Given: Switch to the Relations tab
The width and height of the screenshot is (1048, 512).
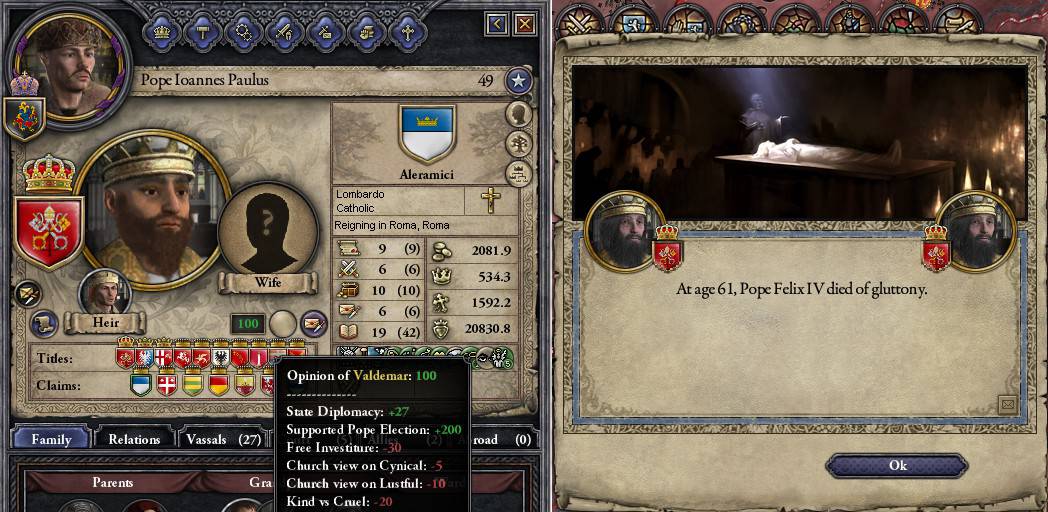Looking at the screenshot, I should 134,439.
